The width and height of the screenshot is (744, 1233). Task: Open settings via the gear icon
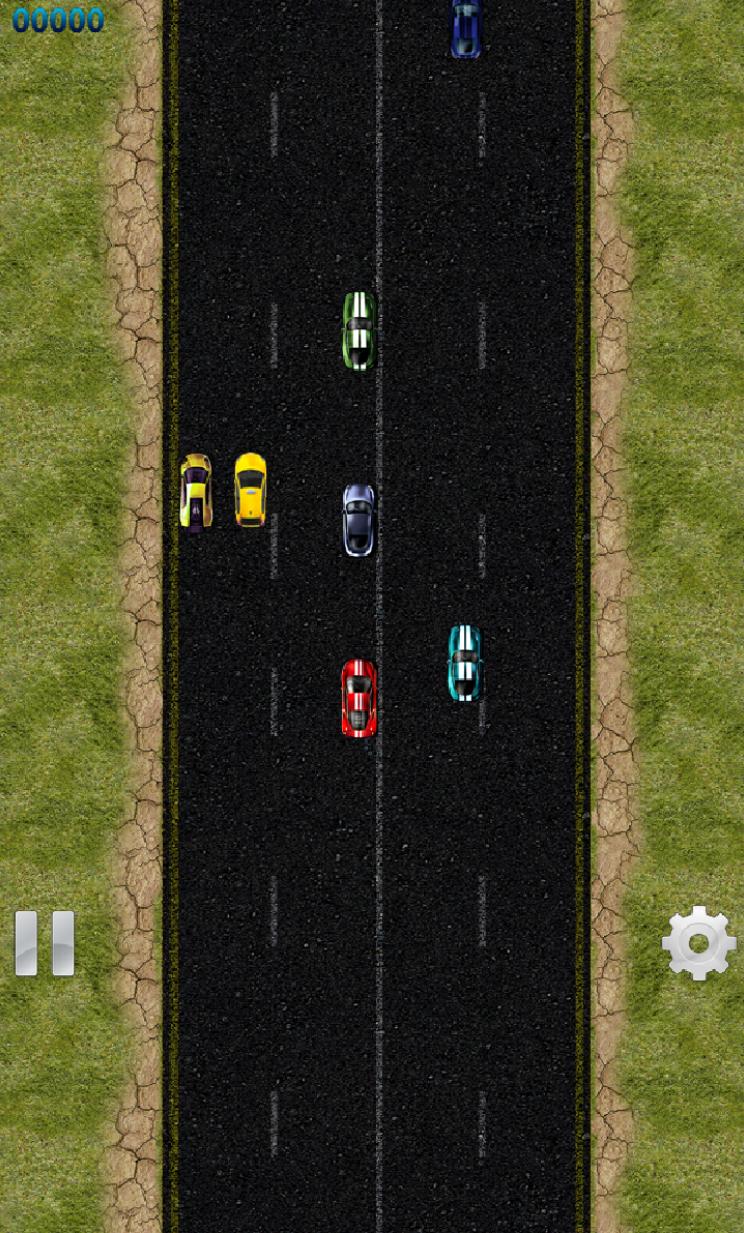tap(698, 942)
